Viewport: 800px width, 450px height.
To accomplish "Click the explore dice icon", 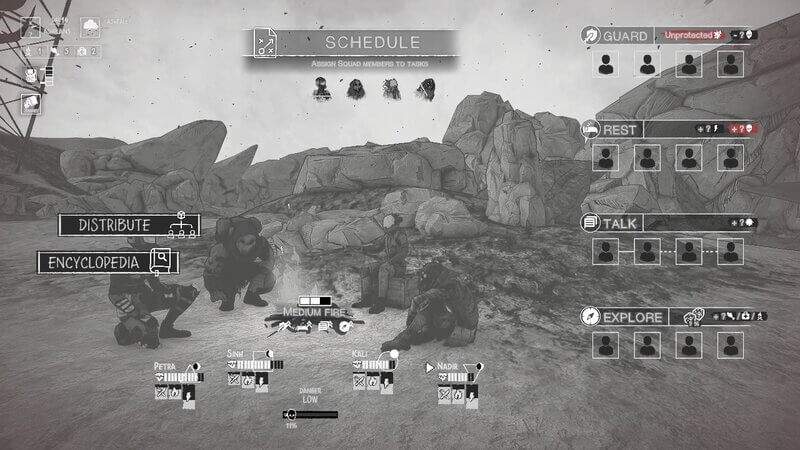I will pyautogui.click(x=692, y=315).
